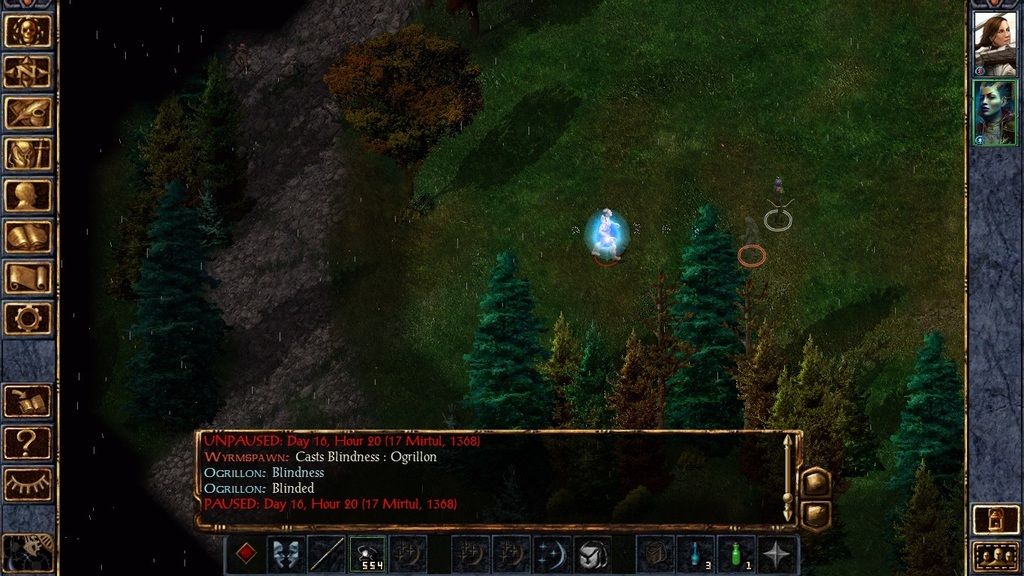Open the journal quill icon

(x=28, y=113)
